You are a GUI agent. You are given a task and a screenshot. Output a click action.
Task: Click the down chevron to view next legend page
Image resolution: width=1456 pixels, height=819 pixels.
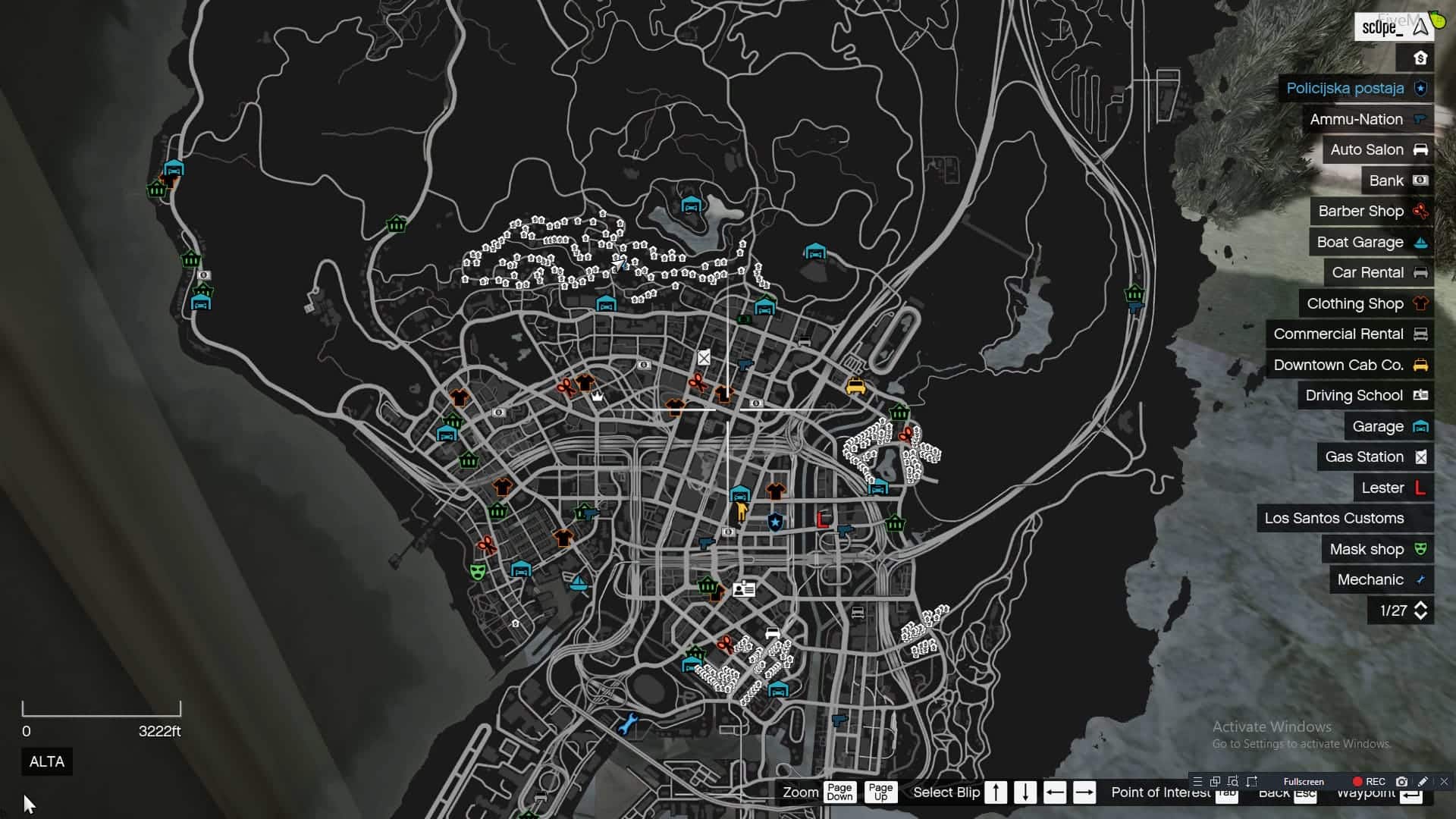tap(1420, 615)
